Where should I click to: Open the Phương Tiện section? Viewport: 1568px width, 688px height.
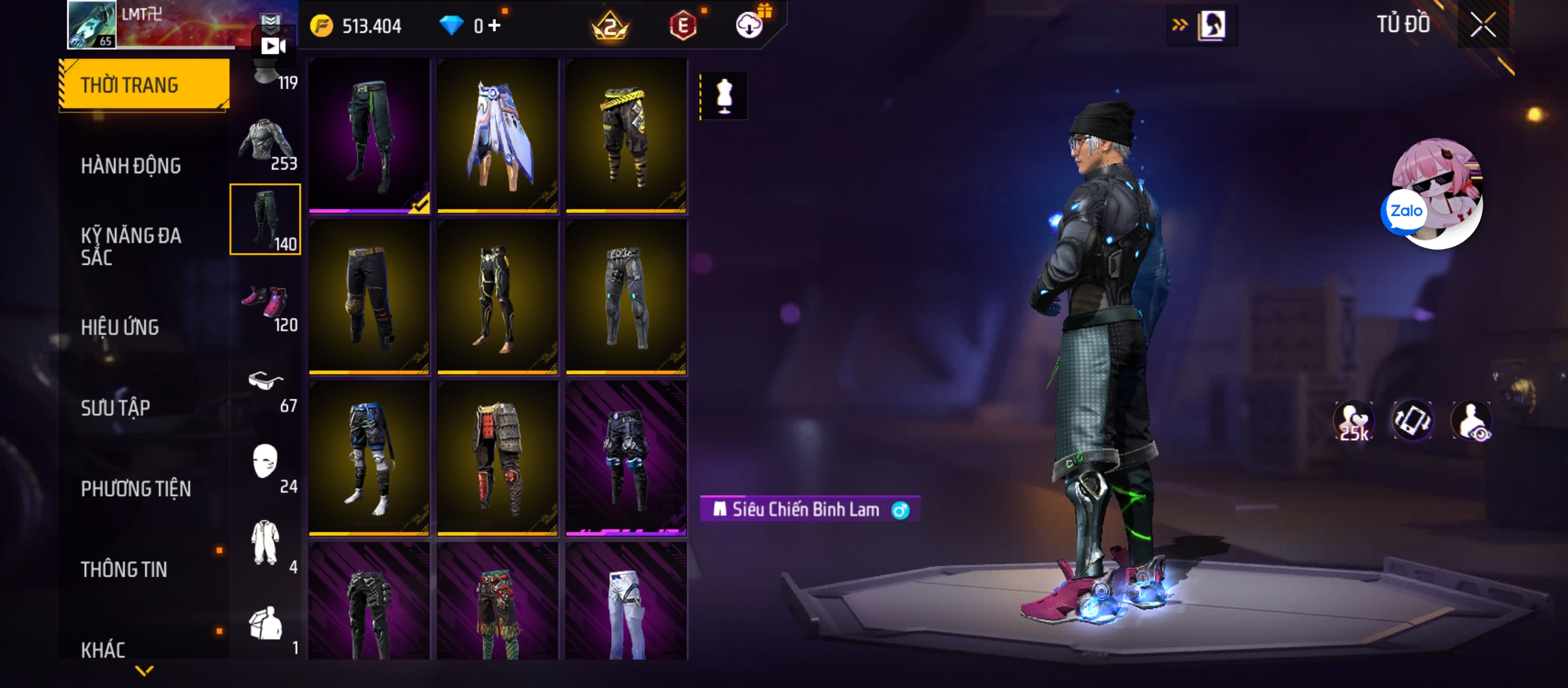coord(136,489)
